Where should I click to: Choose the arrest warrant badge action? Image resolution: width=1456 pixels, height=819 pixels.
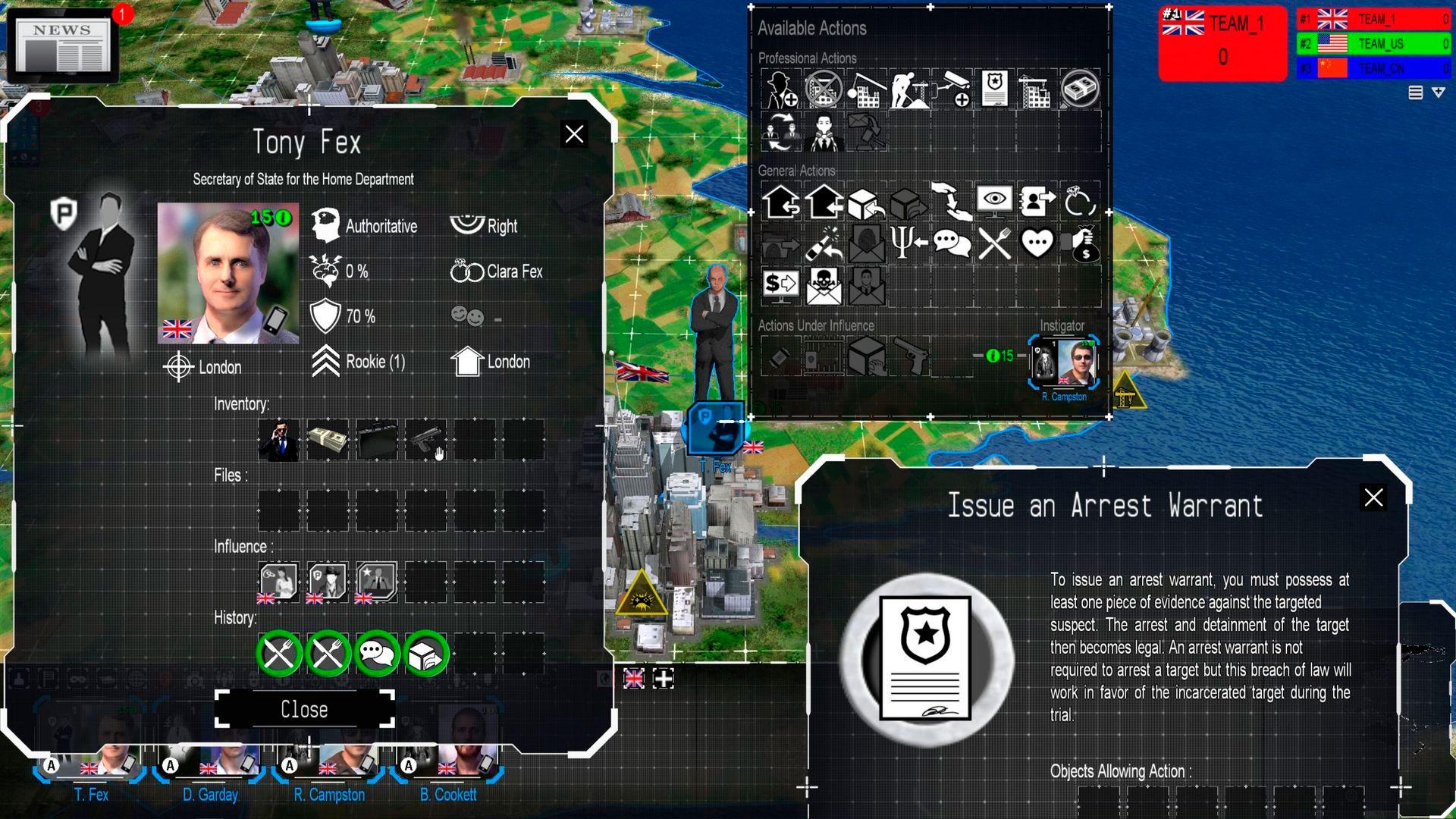click(994, 89)
